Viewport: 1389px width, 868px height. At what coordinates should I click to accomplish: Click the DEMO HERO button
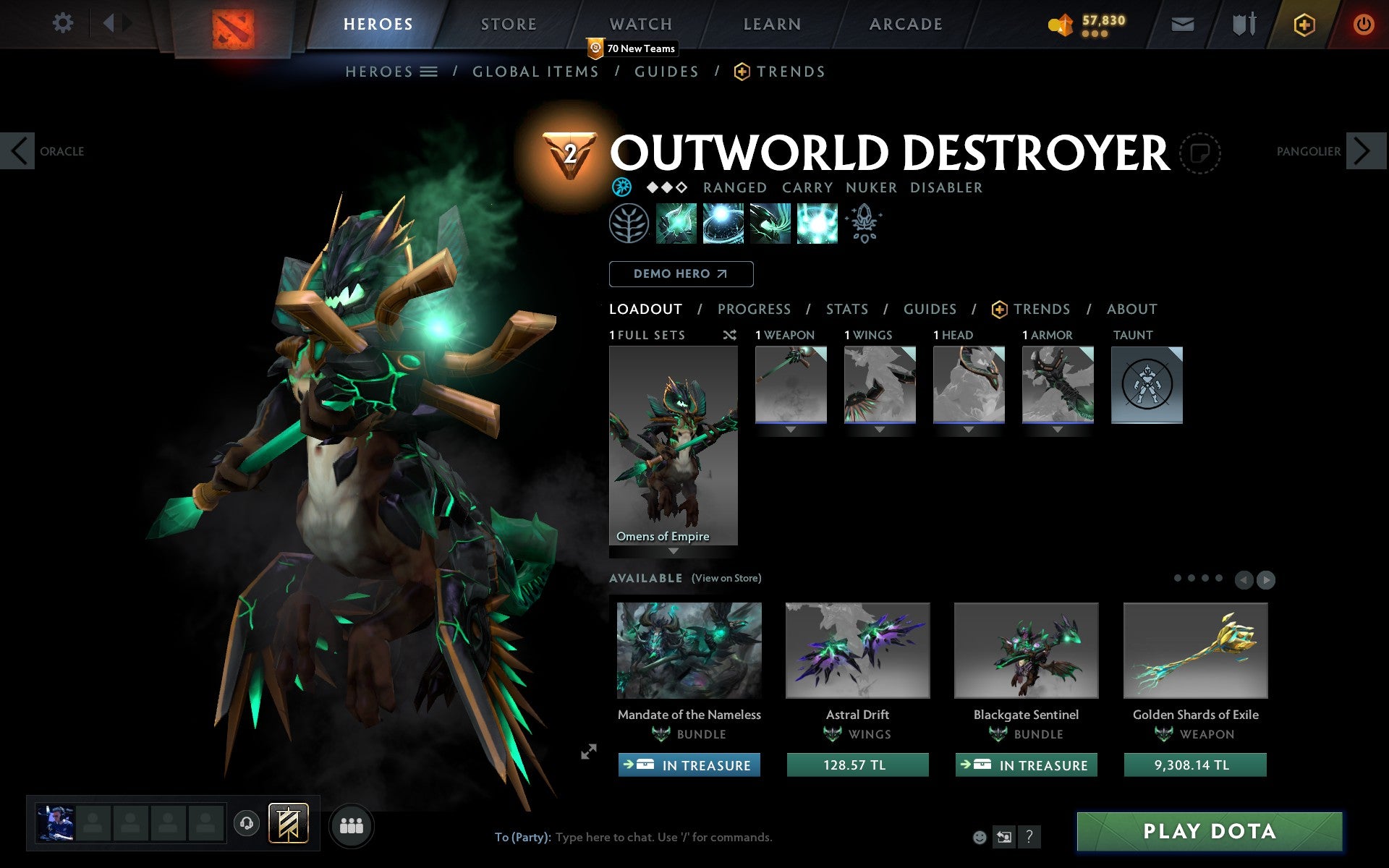pyautogui.click(x=681, y=273)
